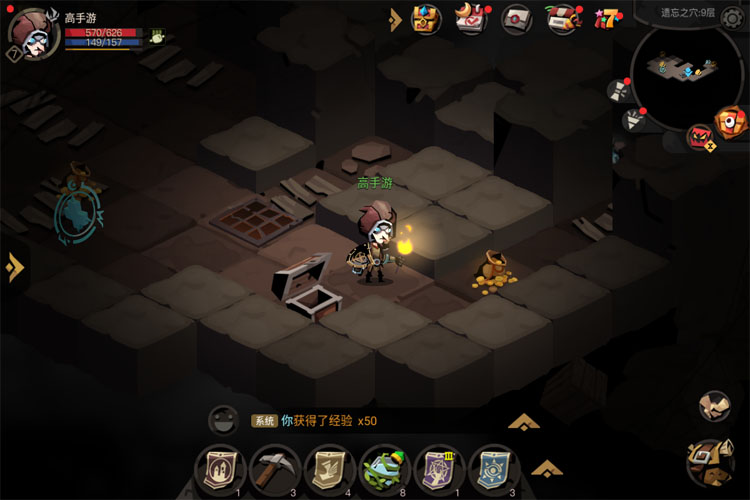Image resolution: width=750 pixels, height=500 pixels.
Task: Open the red ticket event icon
Action: [x=563, y=18]
